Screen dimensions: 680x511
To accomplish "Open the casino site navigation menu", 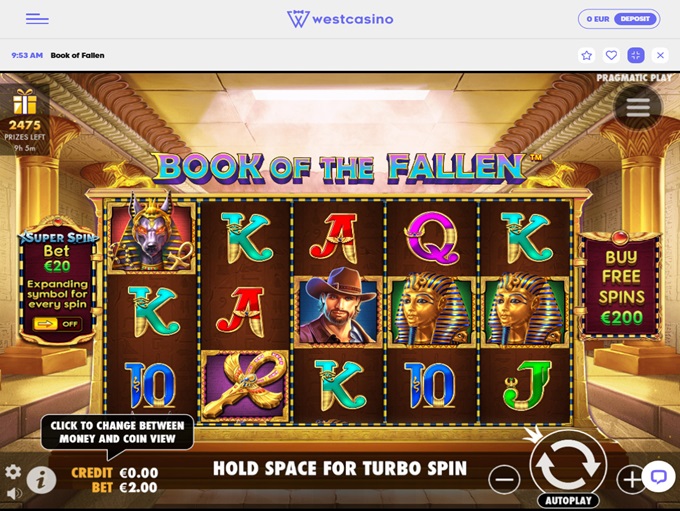I will tap(37, 19).
